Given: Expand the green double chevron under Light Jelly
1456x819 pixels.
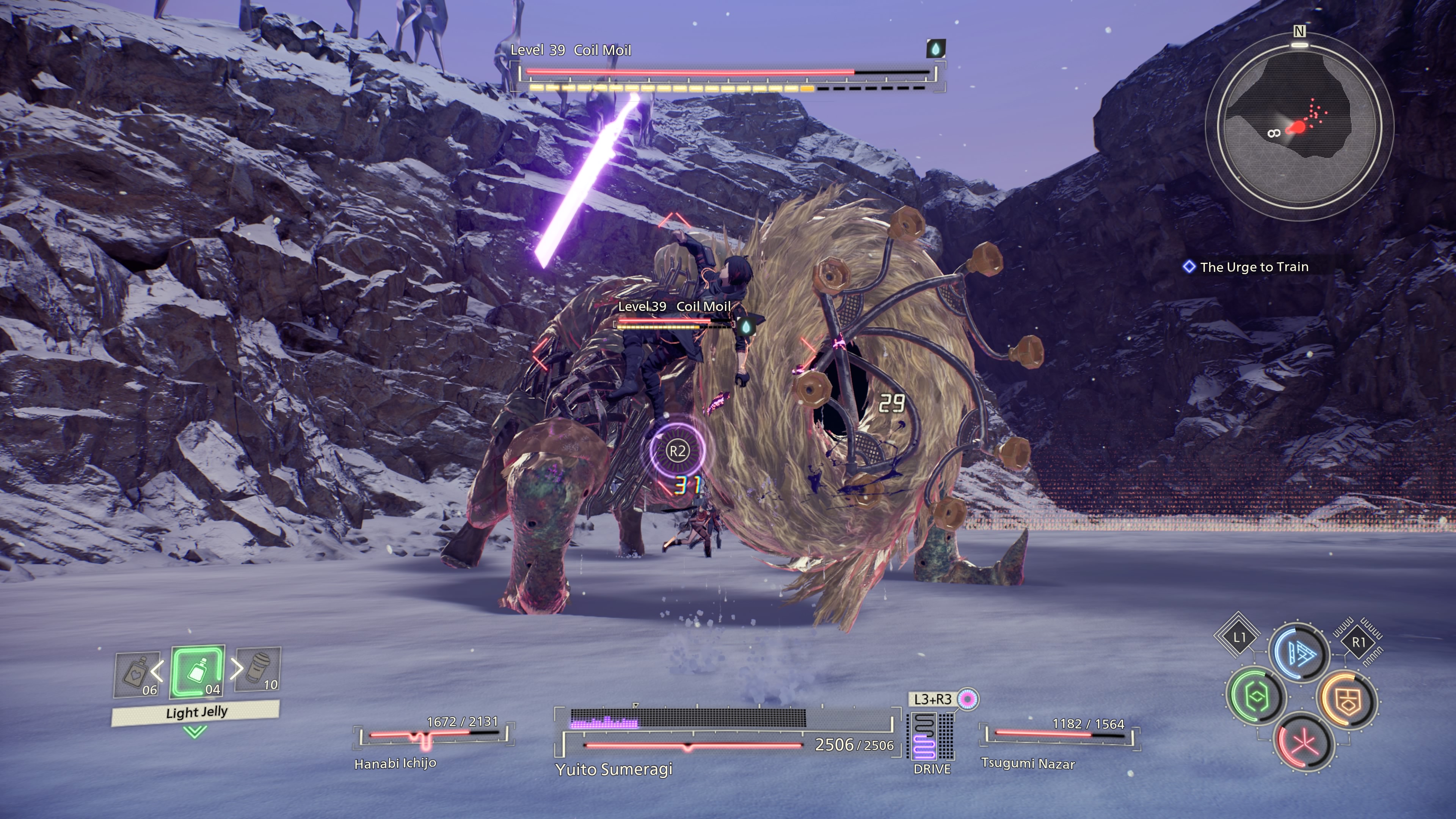Looking at the screenshot, I should point(195,733).
